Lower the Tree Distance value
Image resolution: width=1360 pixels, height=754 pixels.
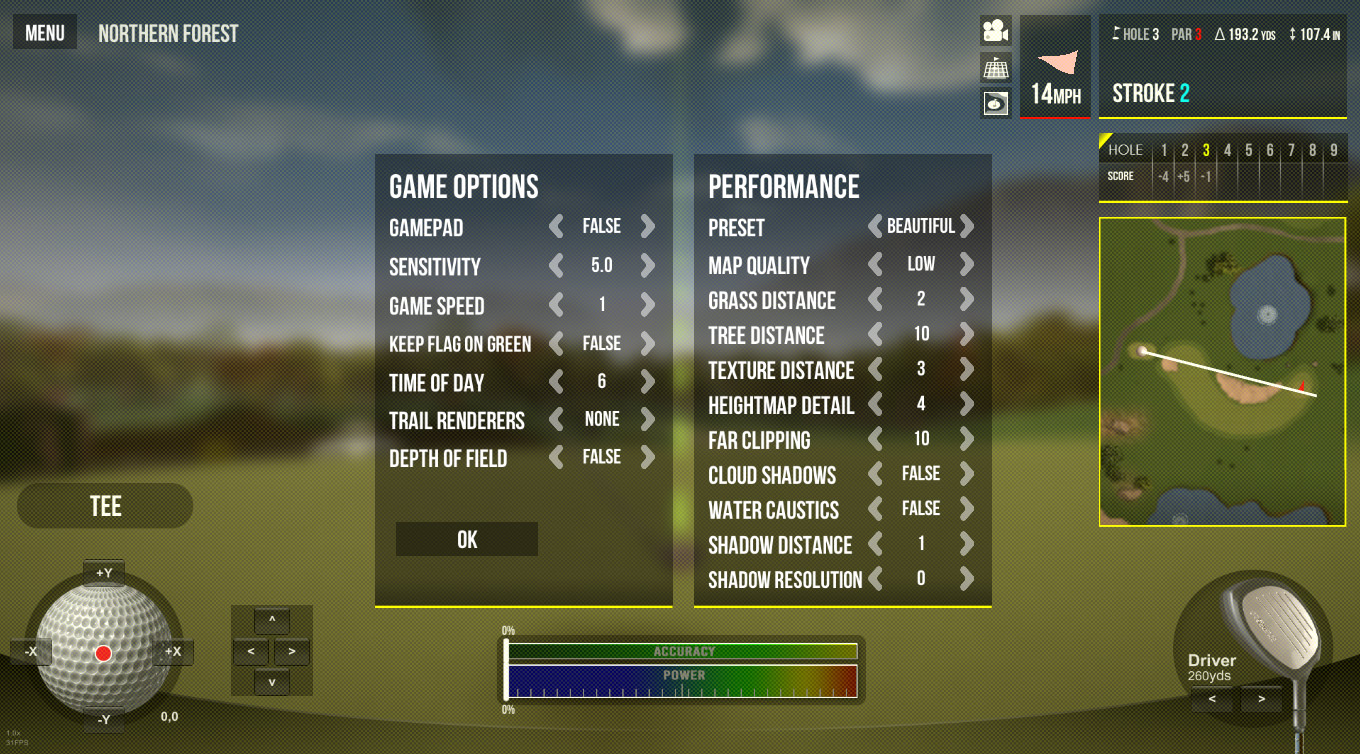(x=875, y=335)
